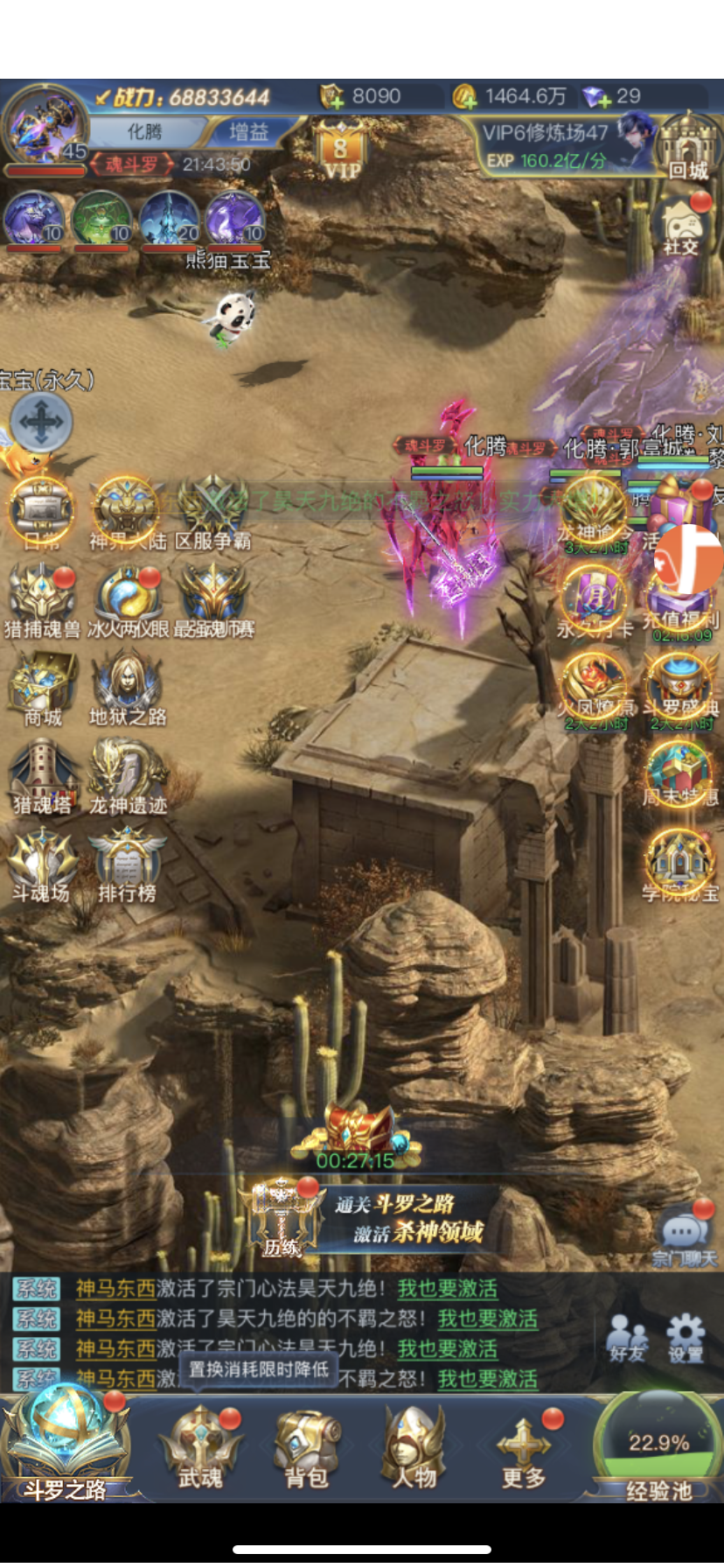Open 斗罗之路 from the bottom bar
Screen dimensions: 724x1568
click(66, 1444)
